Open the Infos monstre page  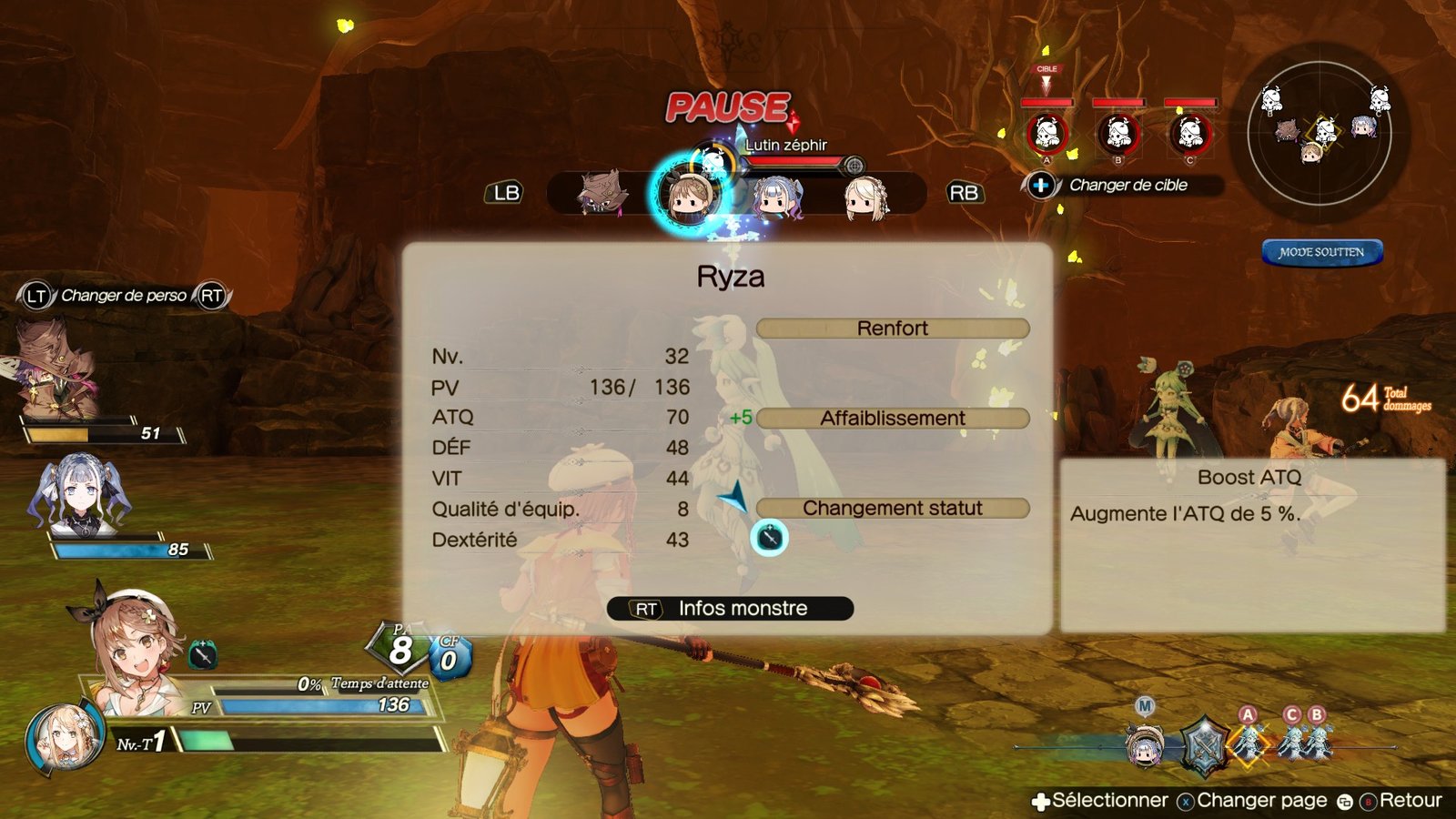tap(730, 609)
